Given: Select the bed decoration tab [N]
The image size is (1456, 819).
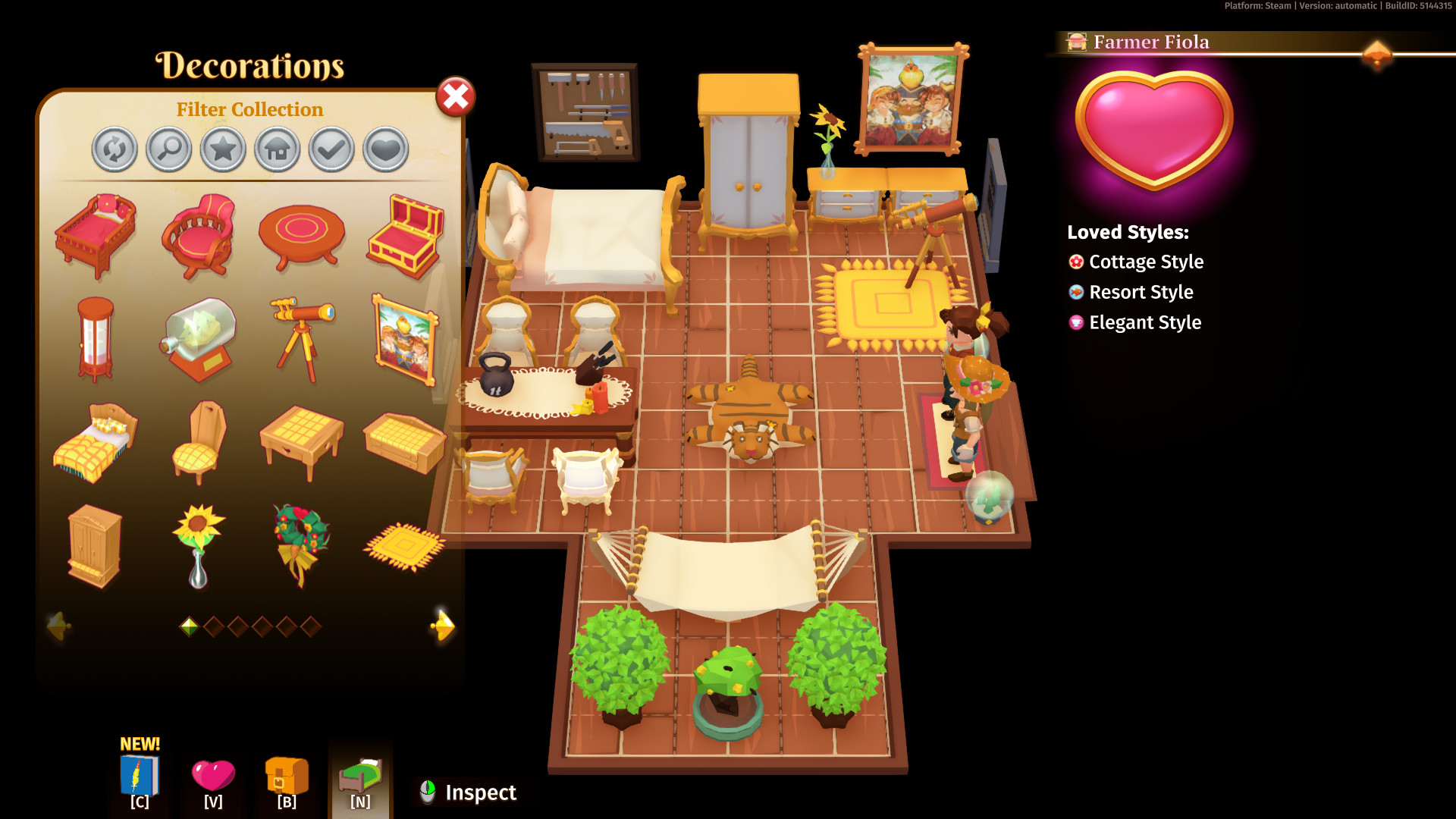Looking at the screenshot, I should tap(360, 775).
